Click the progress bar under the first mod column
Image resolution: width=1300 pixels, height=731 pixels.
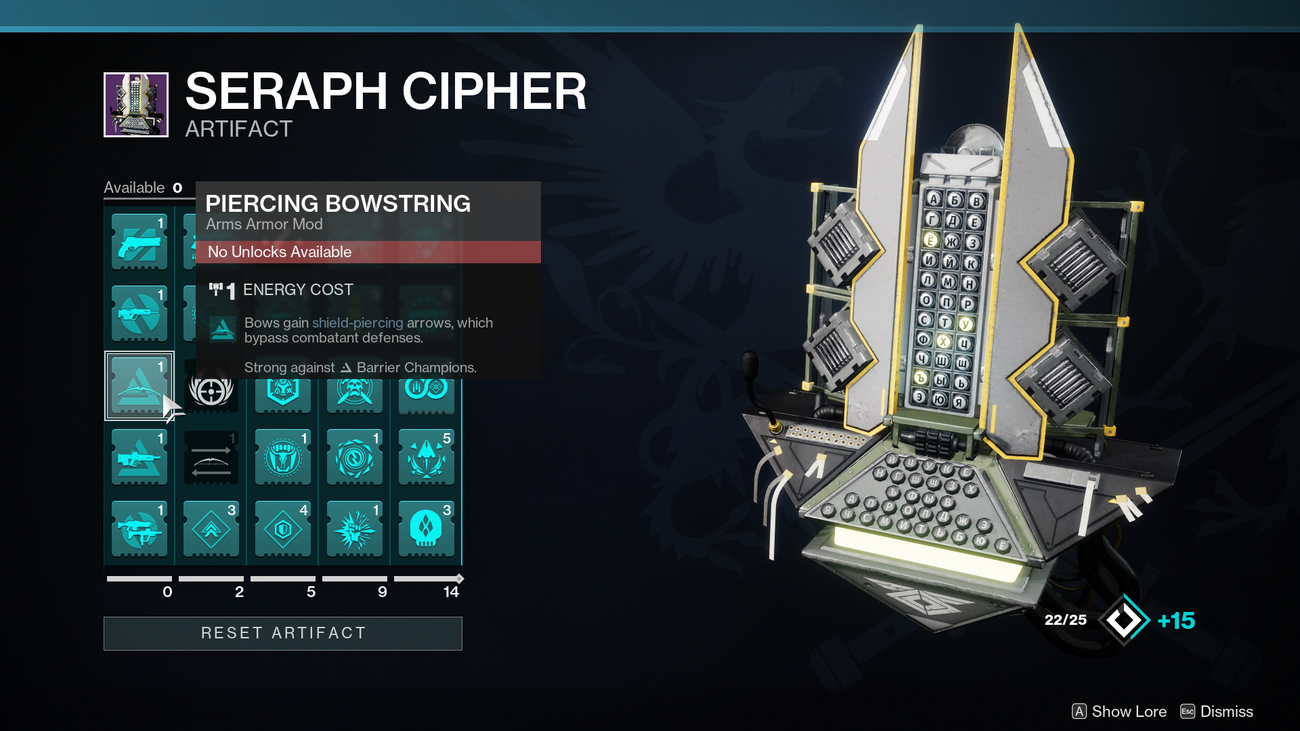tap(139, 578)
